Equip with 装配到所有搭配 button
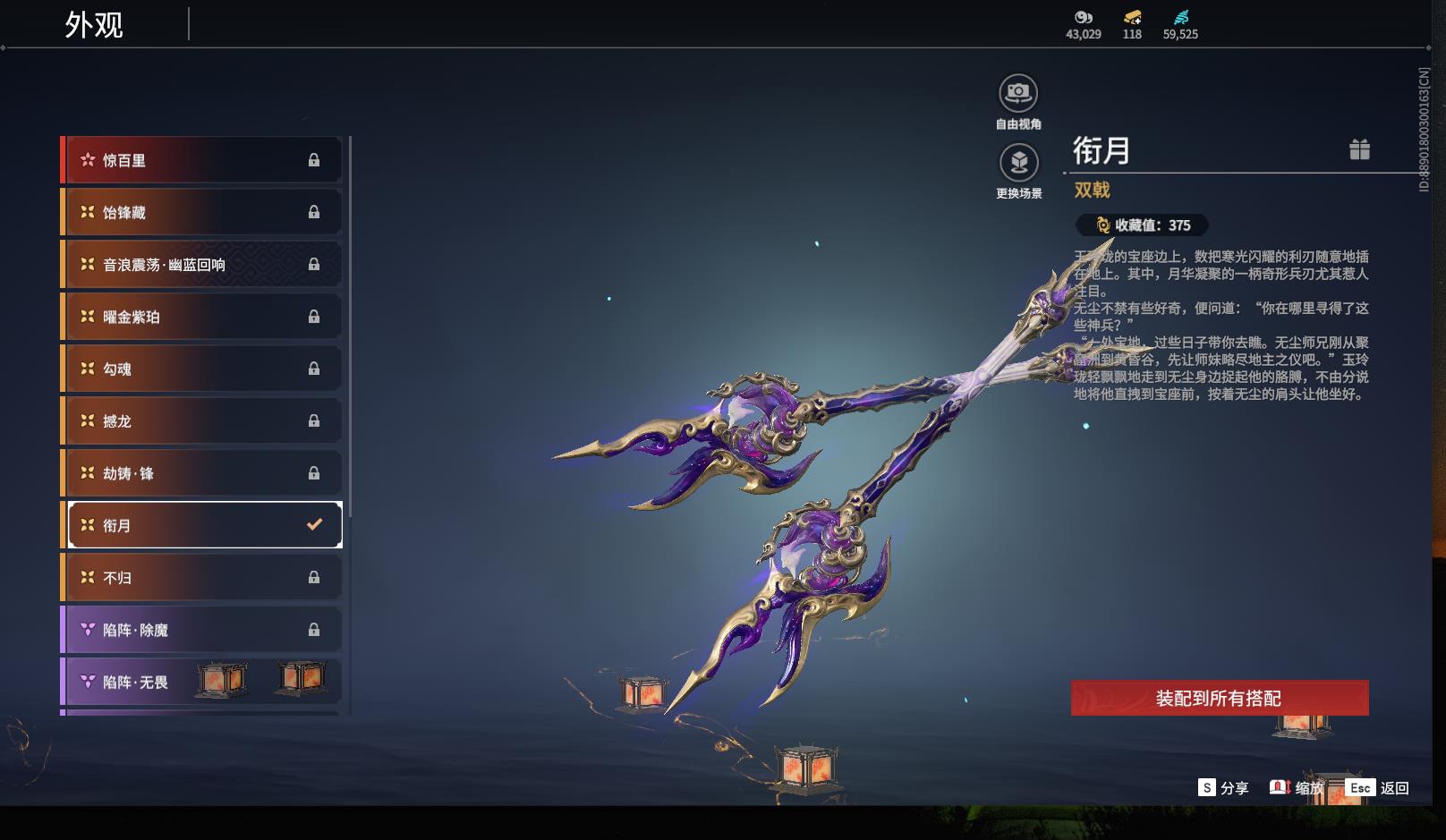Viewport: 1446px width, 840px height. click(1219, 698)
